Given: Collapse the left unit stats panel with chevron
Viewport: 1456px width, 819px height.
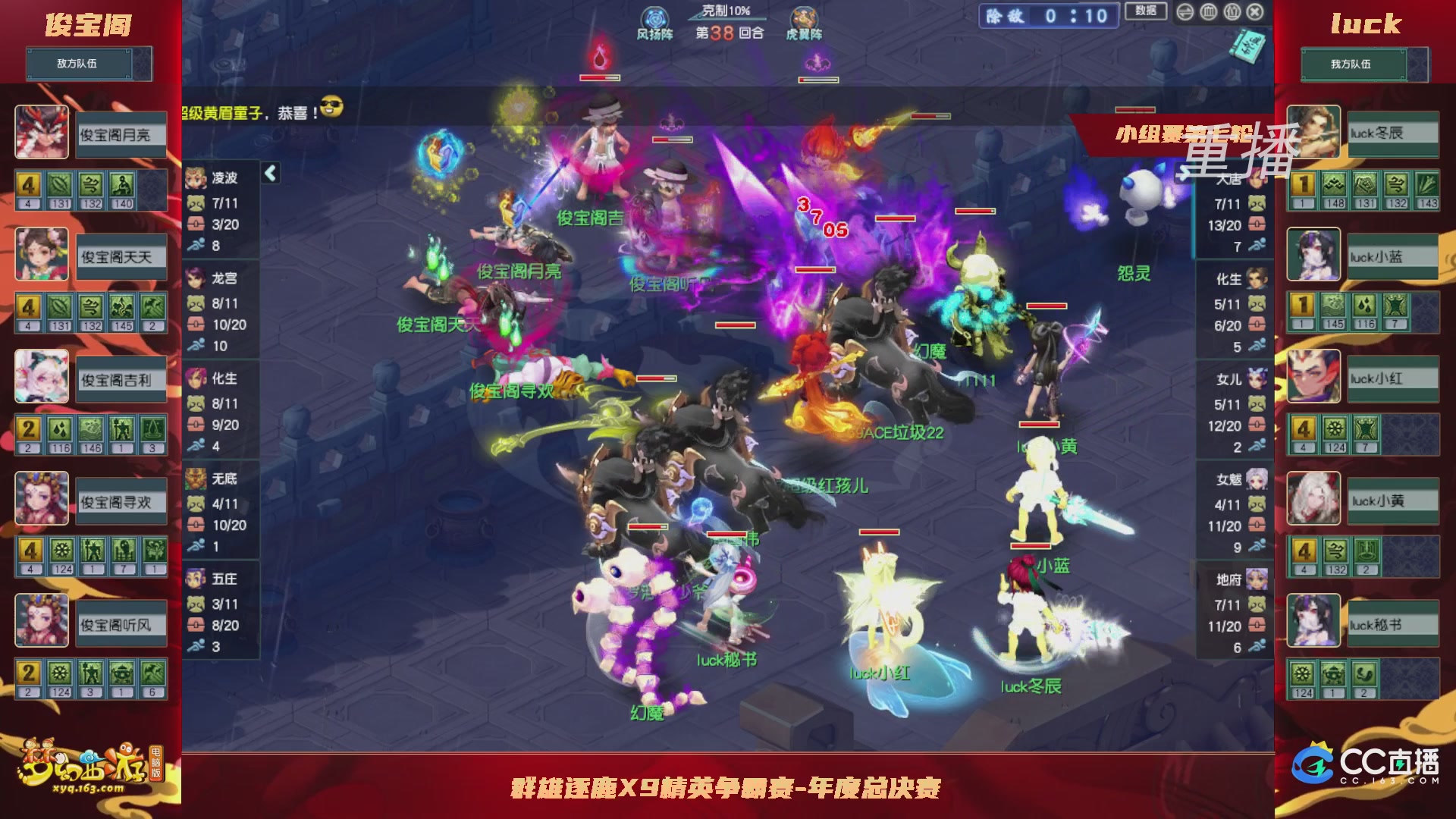Looking at the screenshot, I should [x=270, y=172].
